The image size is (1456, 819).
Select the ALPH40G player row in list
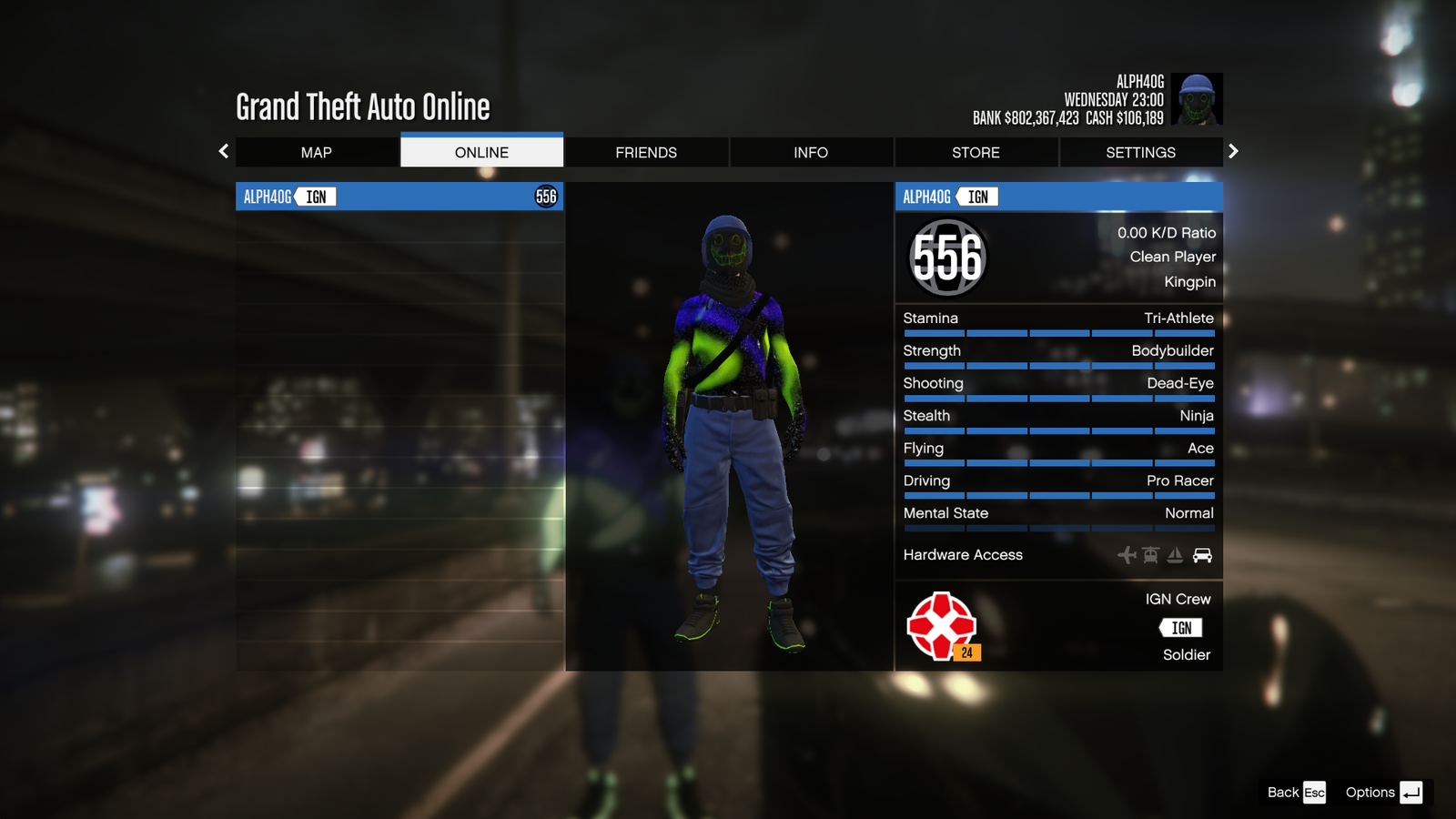point(399,197)
